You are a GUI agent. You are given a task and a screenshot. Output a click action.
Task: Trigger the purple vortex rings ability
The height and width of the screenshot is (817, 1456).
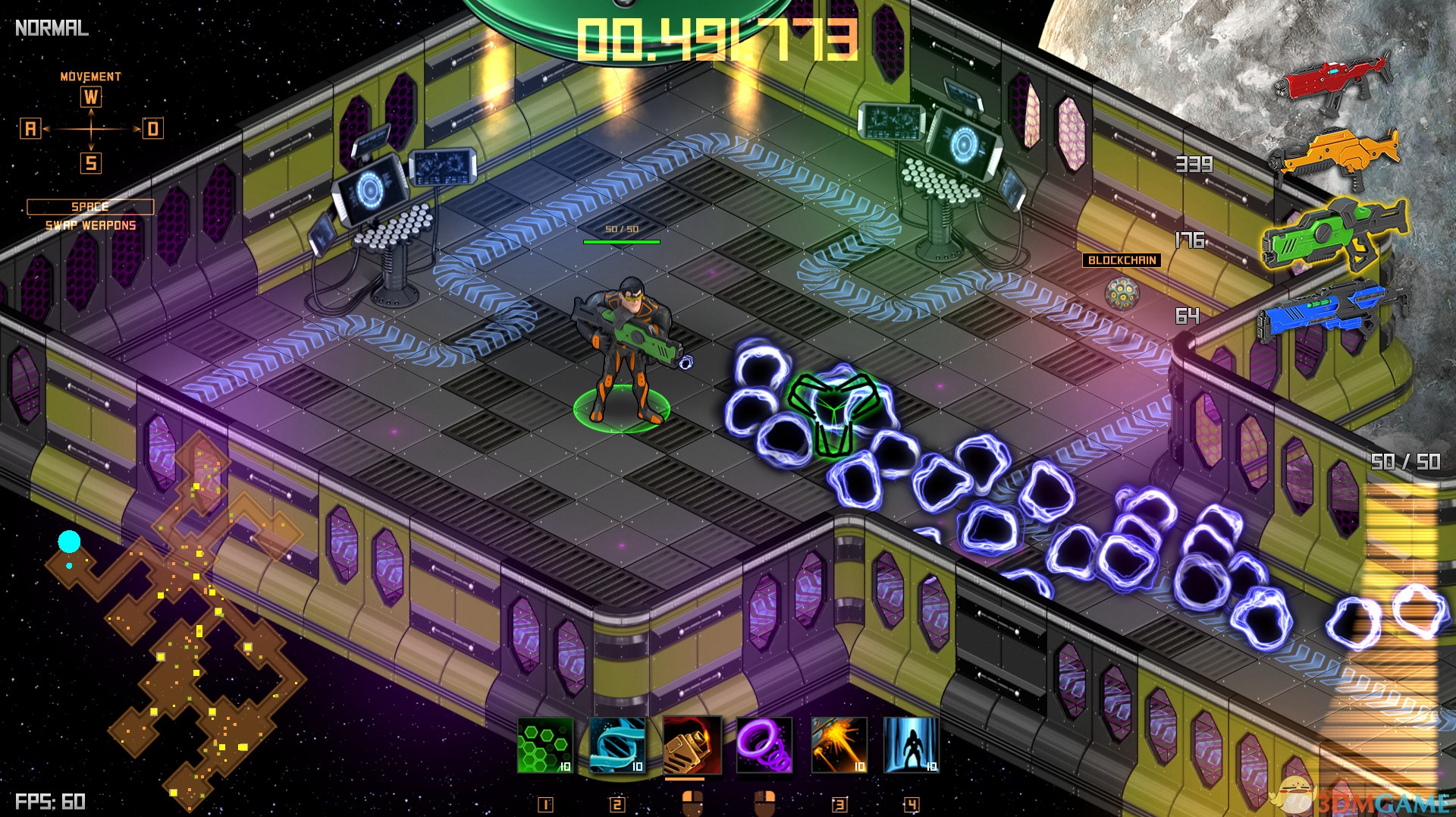pos(764,745)
